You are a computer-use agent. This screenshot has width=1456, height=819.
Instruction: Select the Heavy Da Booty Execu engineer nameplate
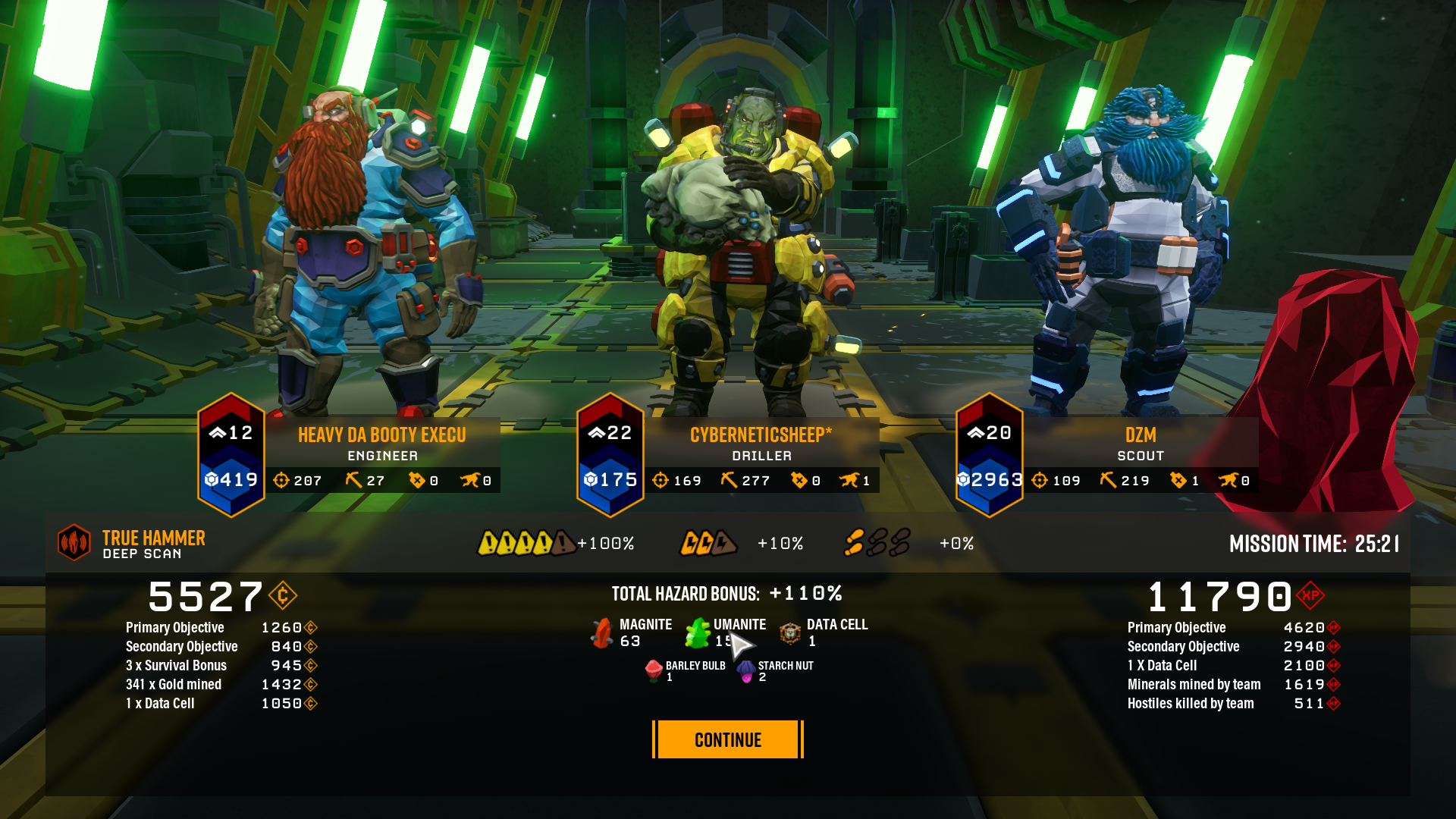point(381,443)
